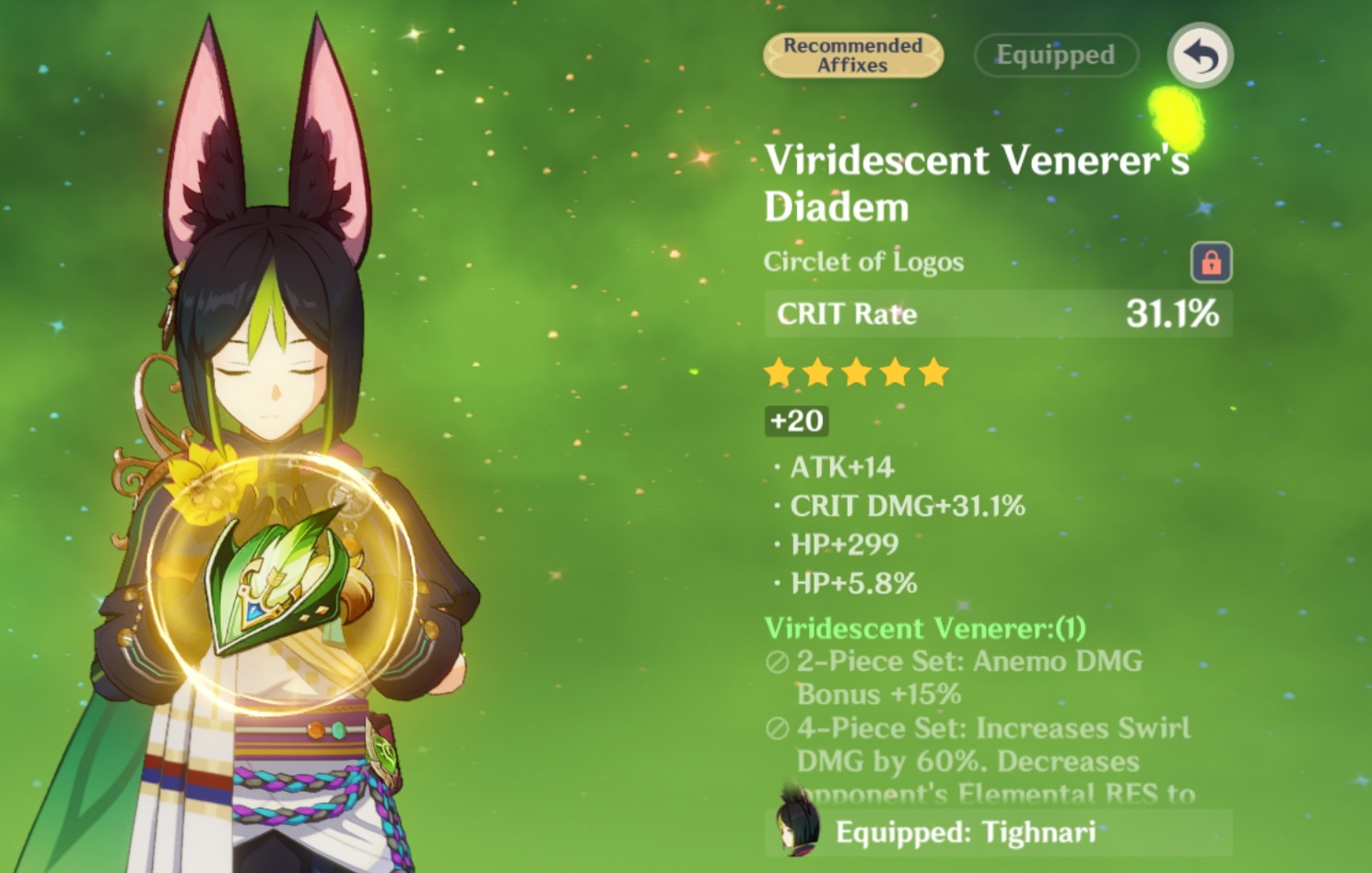
Task: Click Tighnari's character avatar portrait
Action: (x=798, y=829)
